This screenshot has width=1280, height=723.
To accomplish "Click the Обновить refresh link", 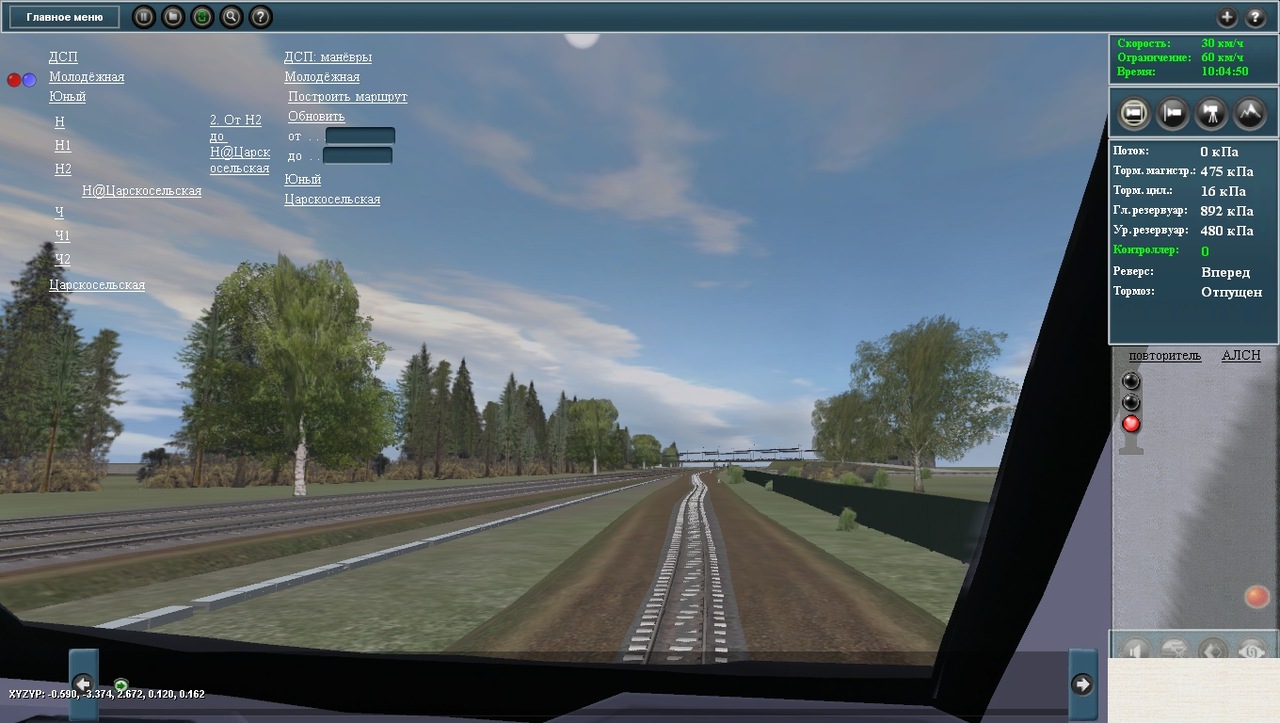I will tap(316, 116).
